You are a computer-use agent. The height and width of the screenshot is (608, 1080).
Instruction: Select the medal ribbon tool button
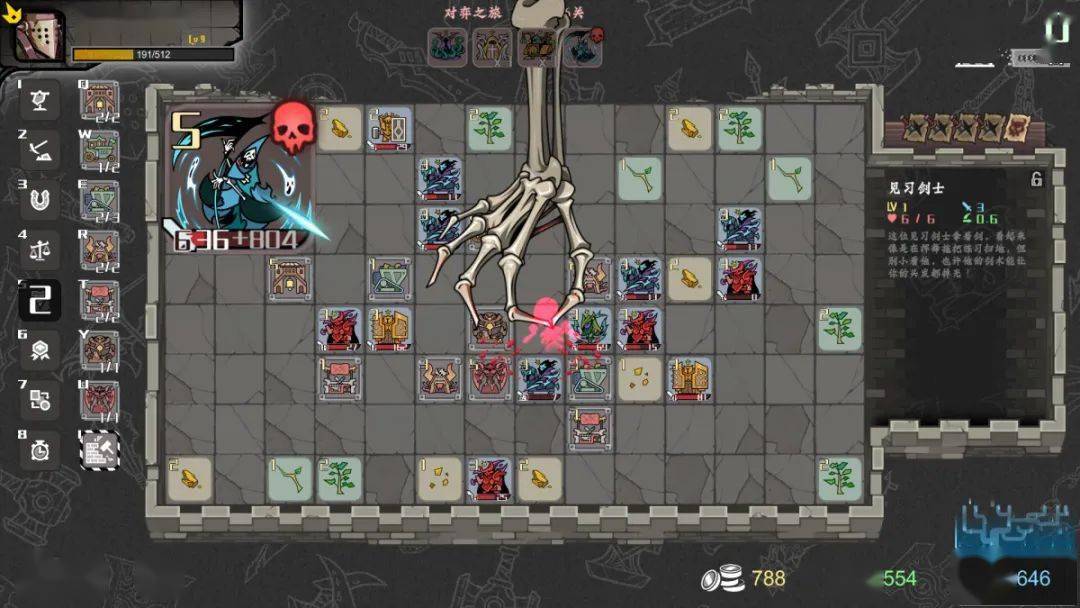point(40,350)
